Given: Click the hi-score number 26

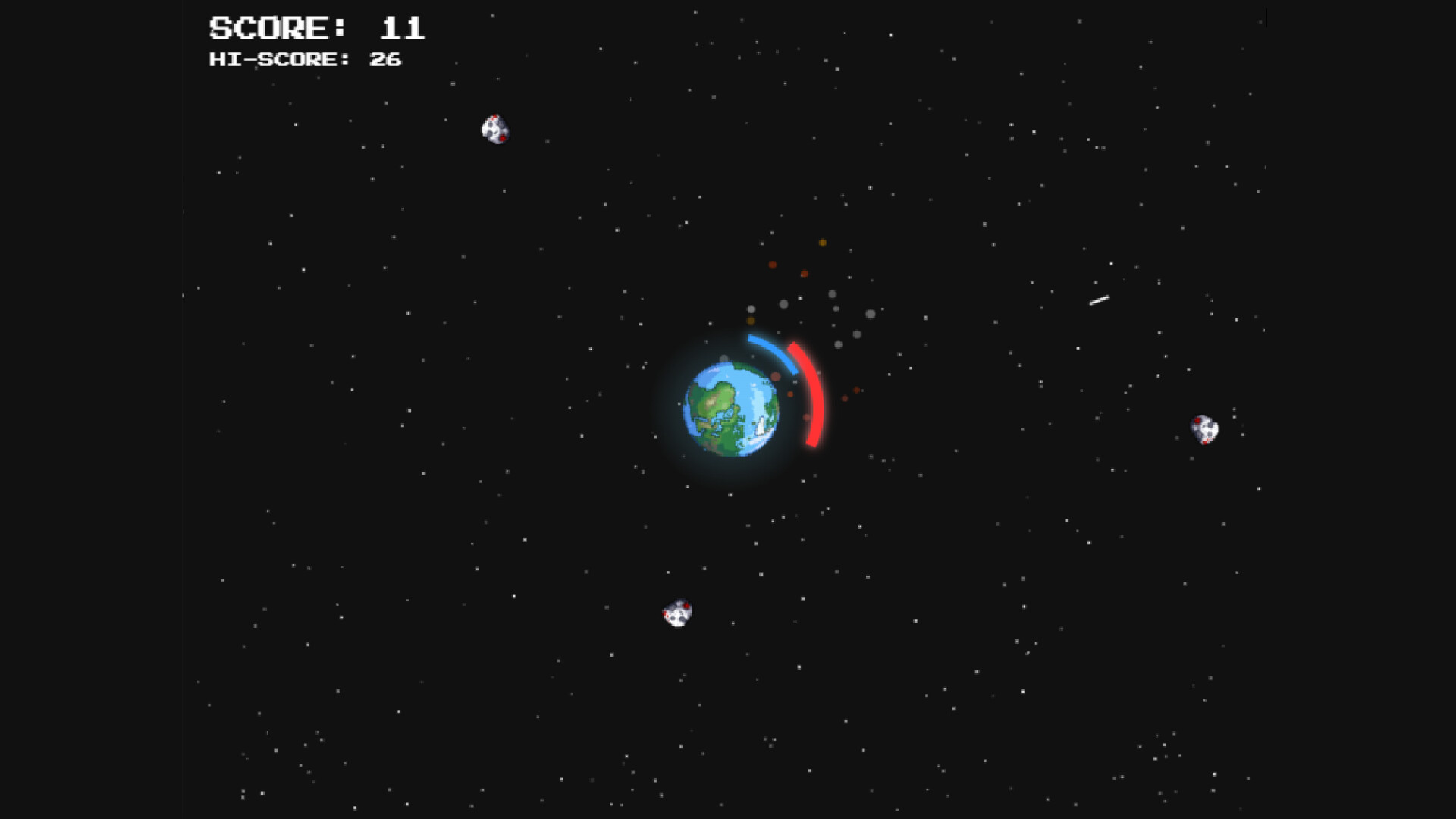Looking at the screenshot, I should tap(385, 59).
